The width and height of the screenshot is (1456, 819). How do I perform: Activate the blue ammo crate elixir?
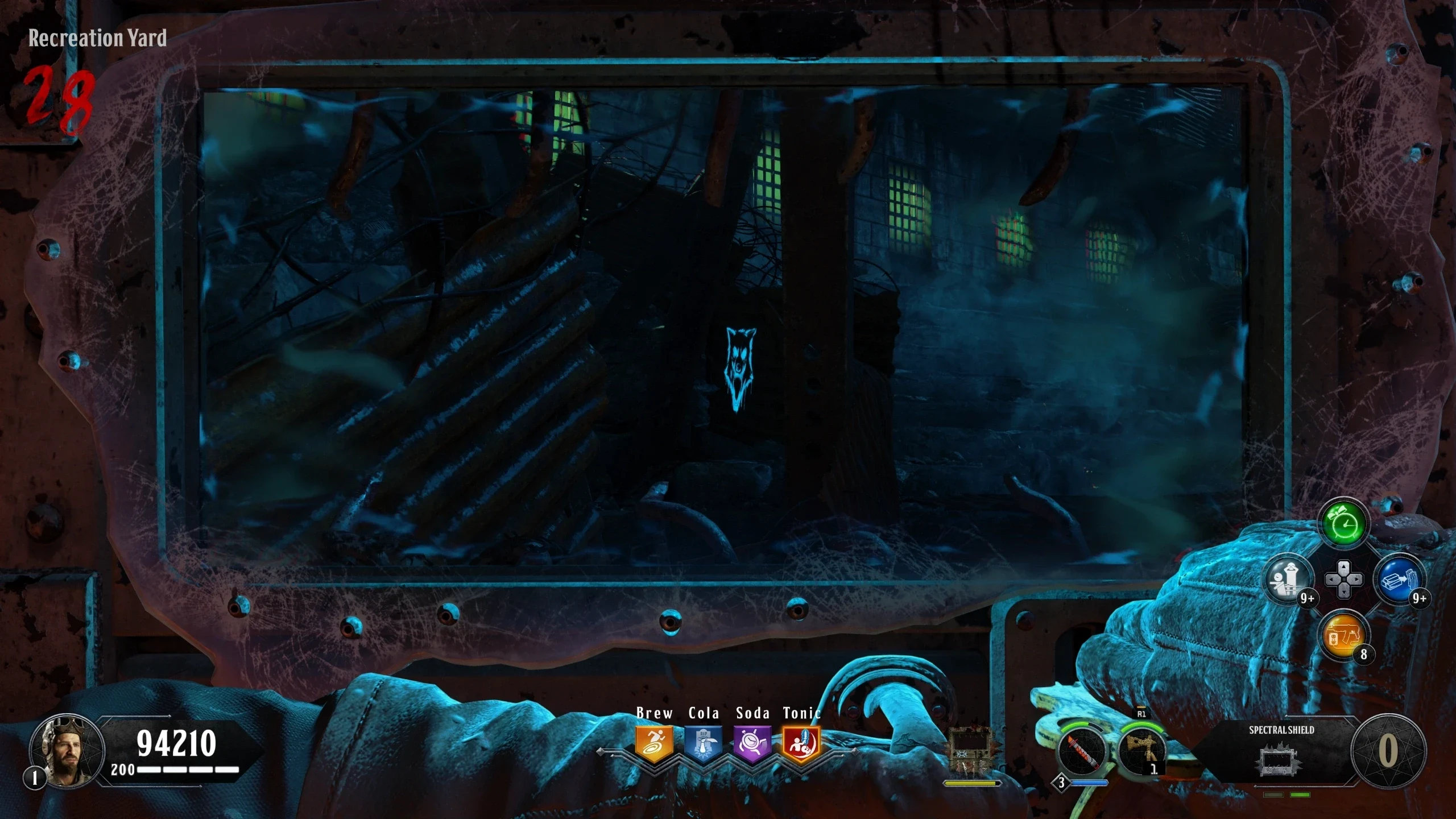point(1399,580)
